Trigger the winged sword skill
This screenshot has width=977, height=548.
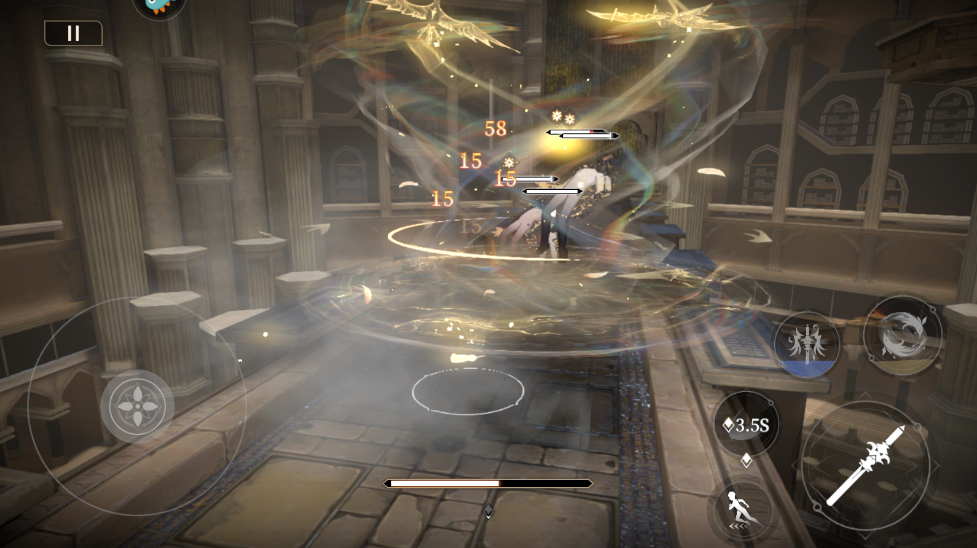coord(806,345)
